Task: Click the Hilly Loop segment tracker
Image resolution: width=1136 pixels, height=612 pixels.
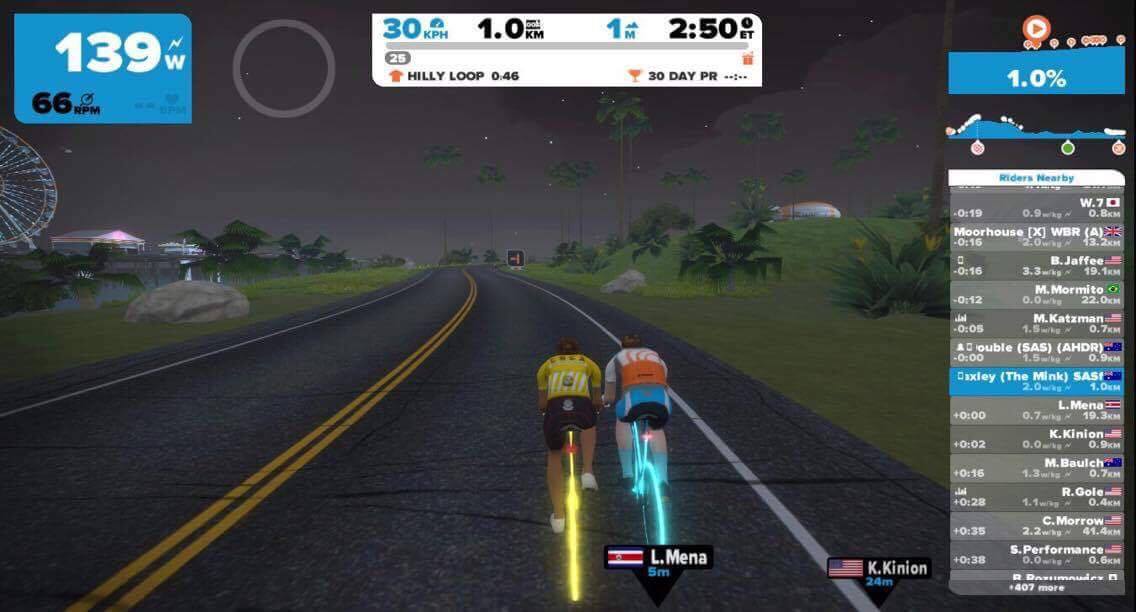Action: click(x=453, y=76)
